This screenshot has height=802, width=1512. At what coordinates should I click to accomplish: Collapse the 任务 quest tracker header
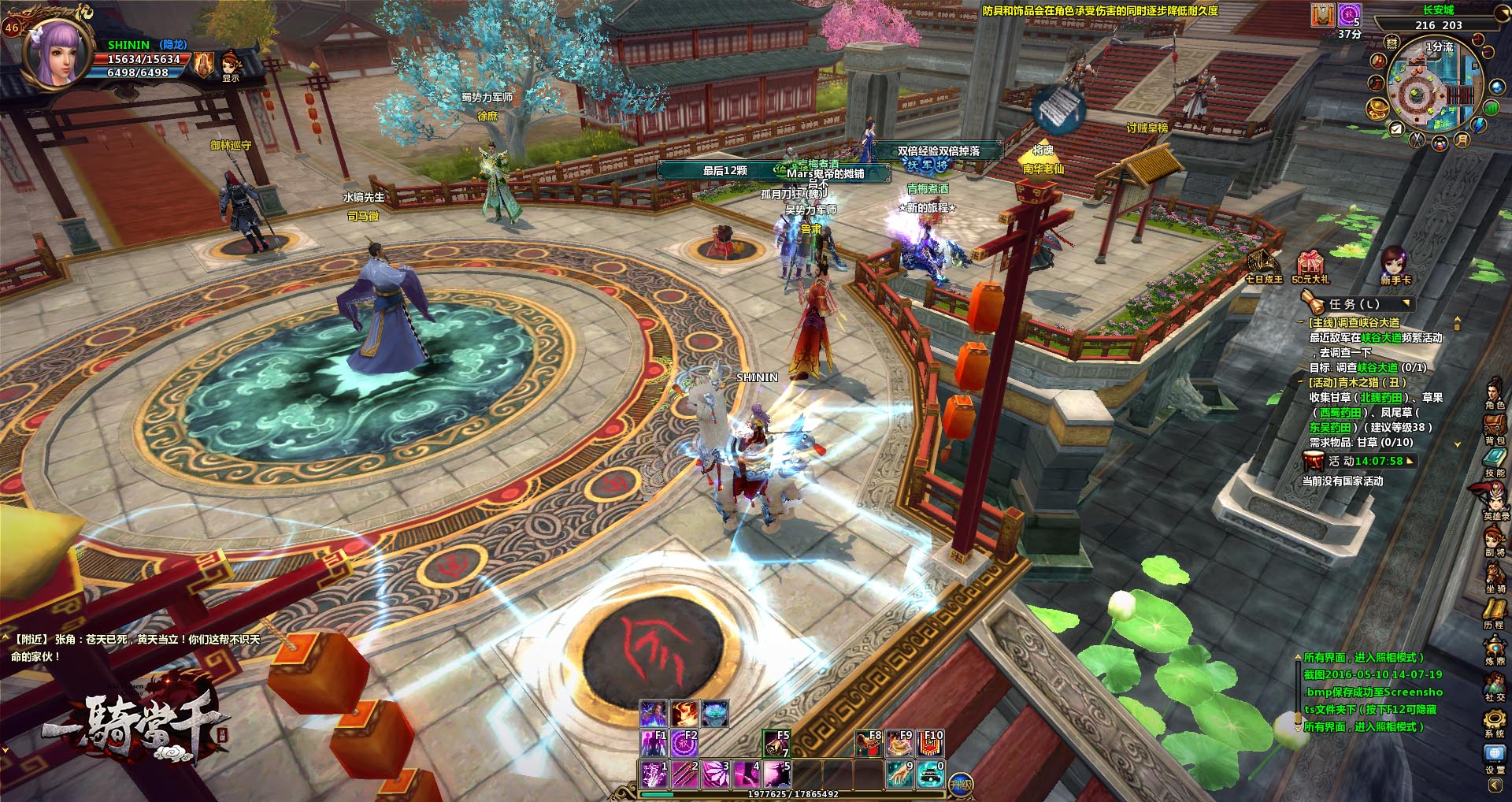click(1406, 303)
